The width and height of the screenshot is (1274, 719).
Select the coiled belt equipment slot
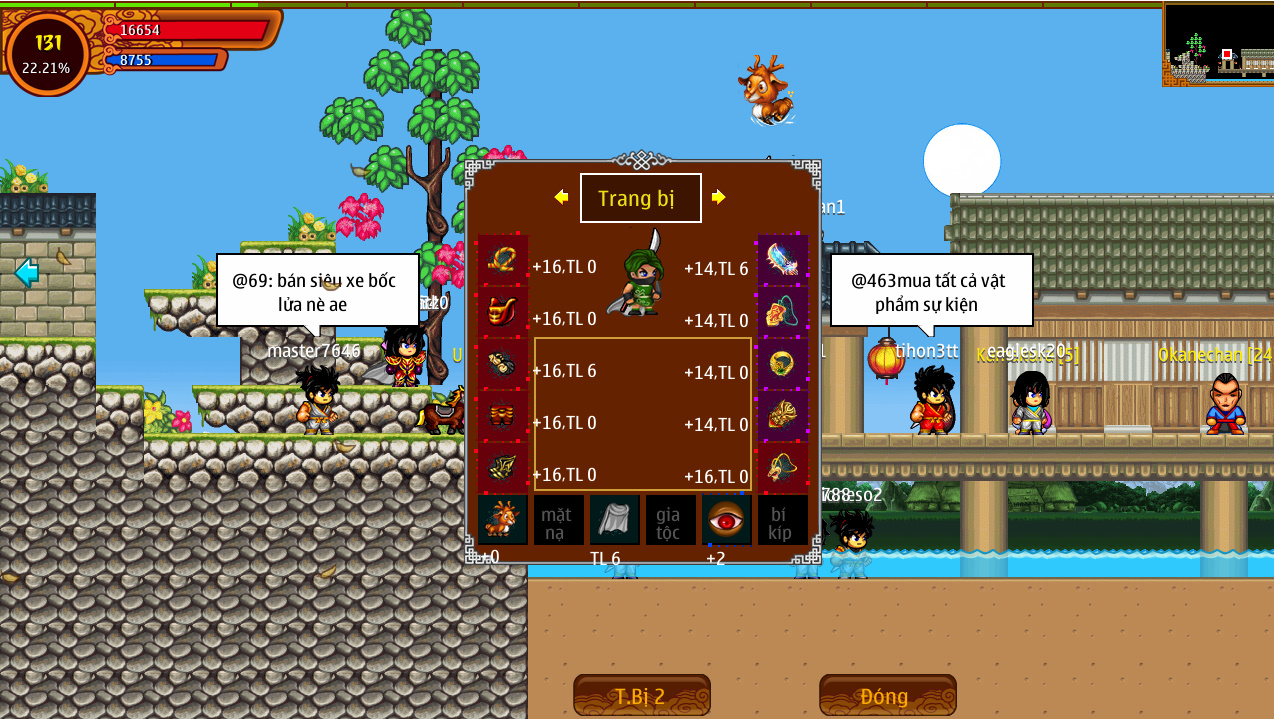pyautogui.click(x=502, y=260)
